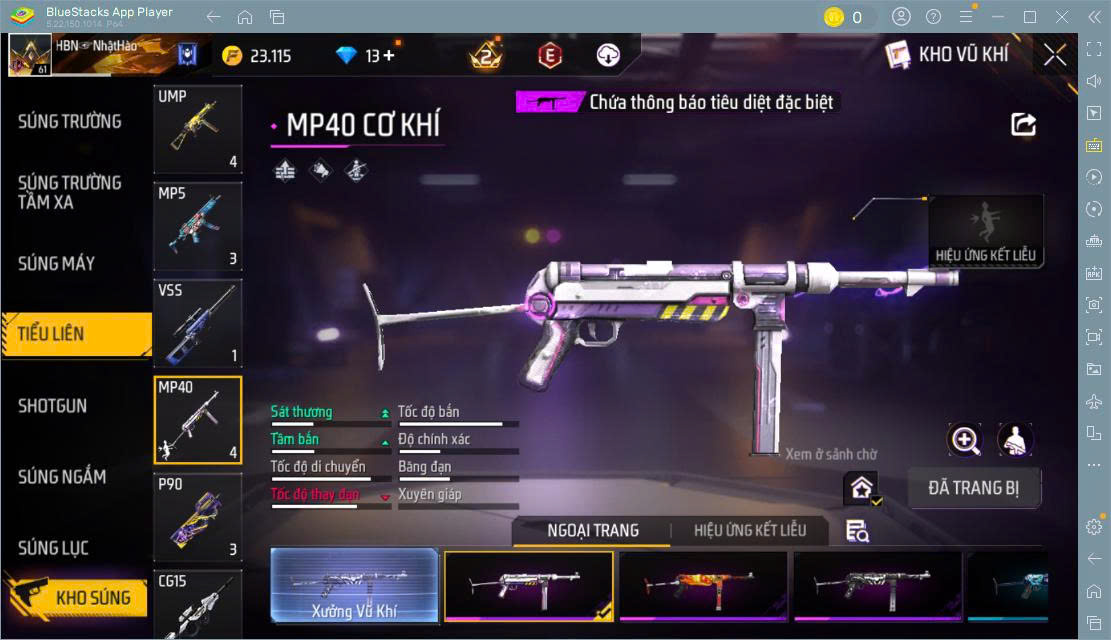Click the Đã Trang Bị button
1111x640 pixels.
974,488
